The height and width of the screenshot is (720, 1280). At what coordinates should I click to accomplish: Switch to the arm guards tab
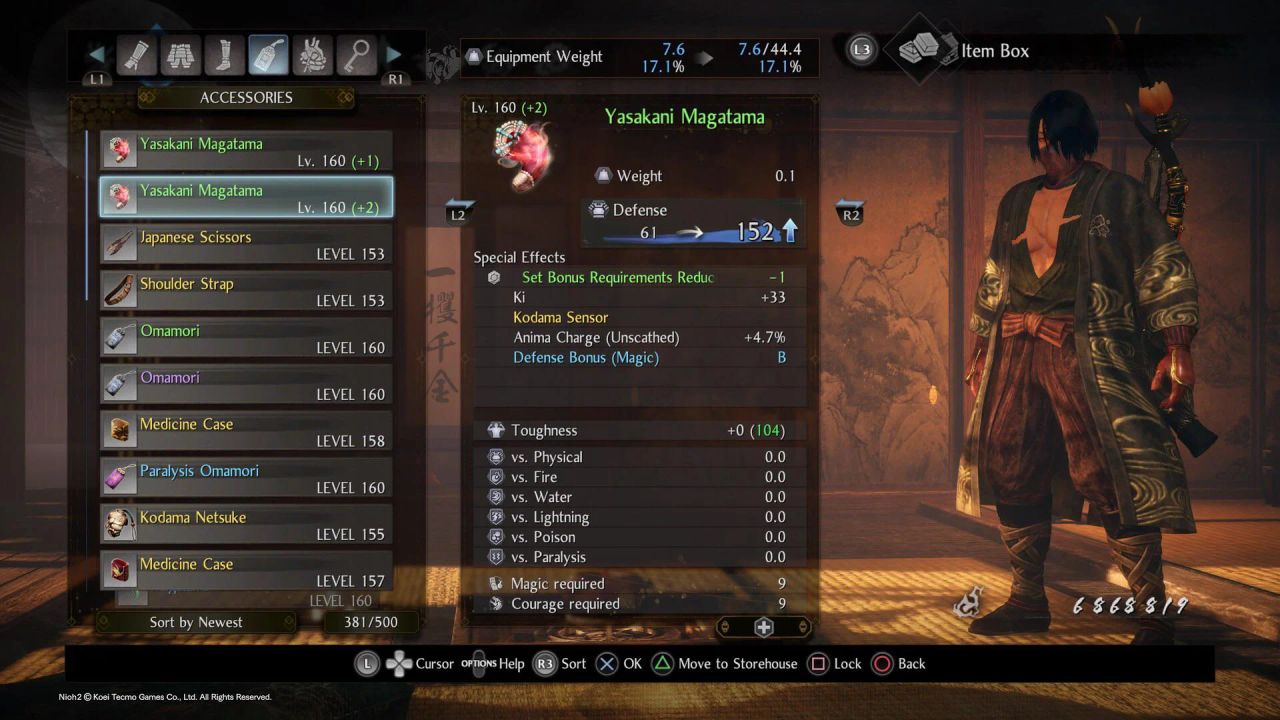(136, 56)
